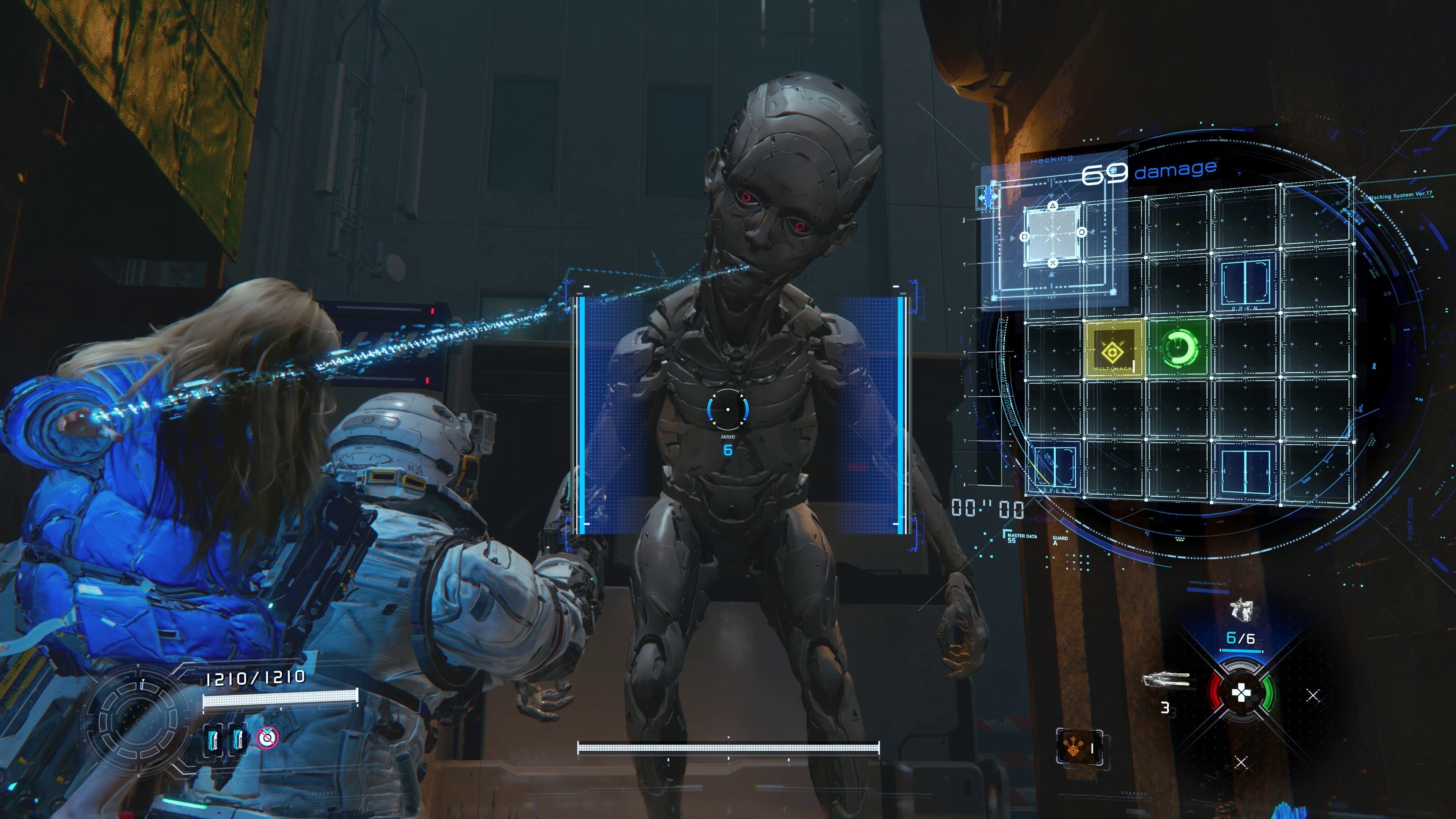Click the highlighted white cursor tile in hacking grid
The image size is (1456, 819).
[x=1053, y=234]
